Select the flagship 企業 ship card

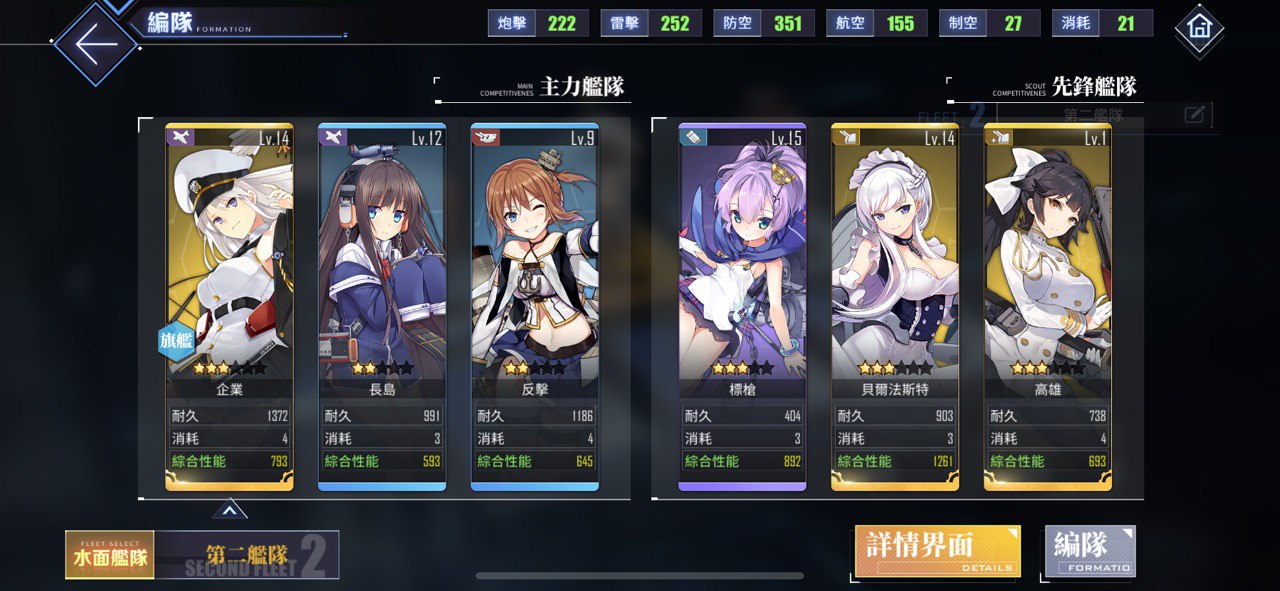point(229,300)
